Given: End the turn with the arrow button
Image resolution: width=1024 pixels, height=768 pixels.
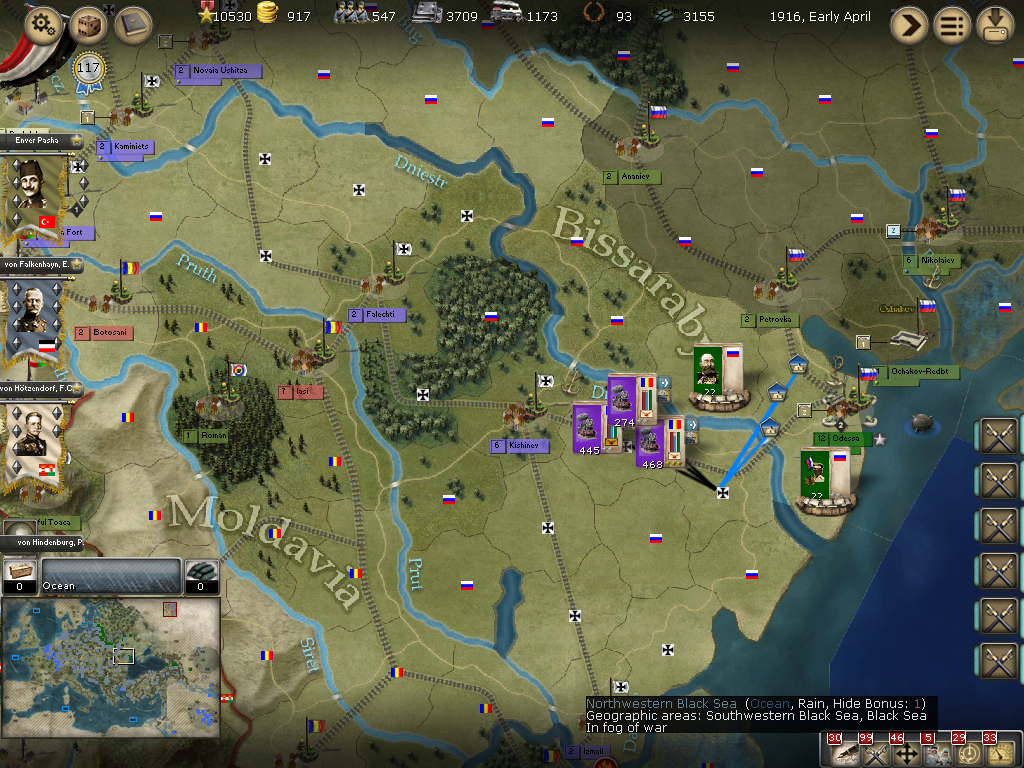Looking at the screenshot, I should tap(909, 26).
